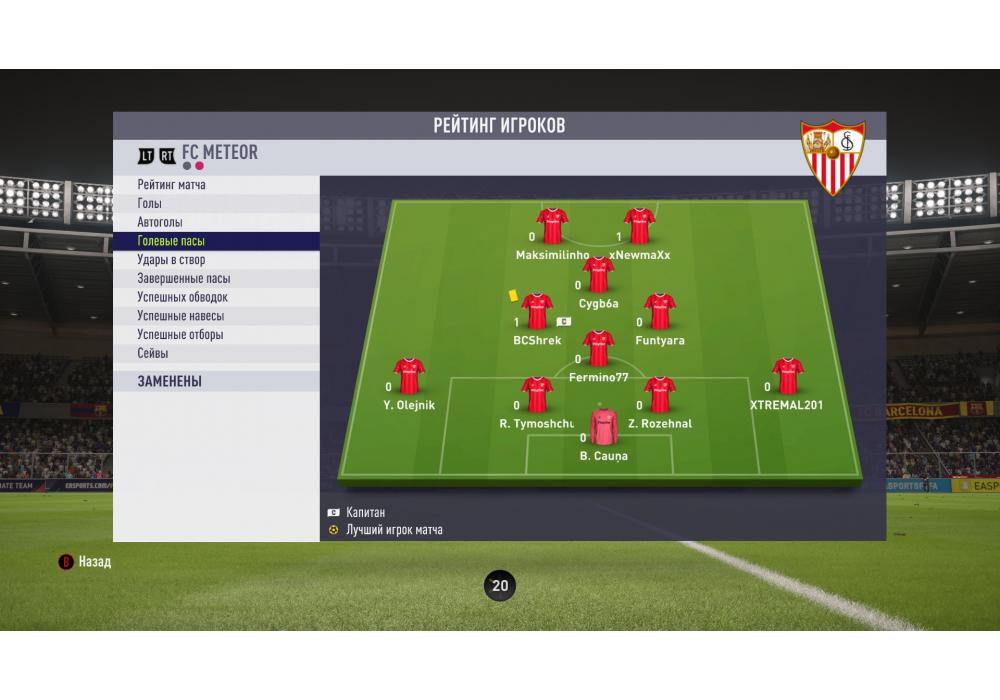Select the Рейтинг матча stat entry

(x=172, y=185)
